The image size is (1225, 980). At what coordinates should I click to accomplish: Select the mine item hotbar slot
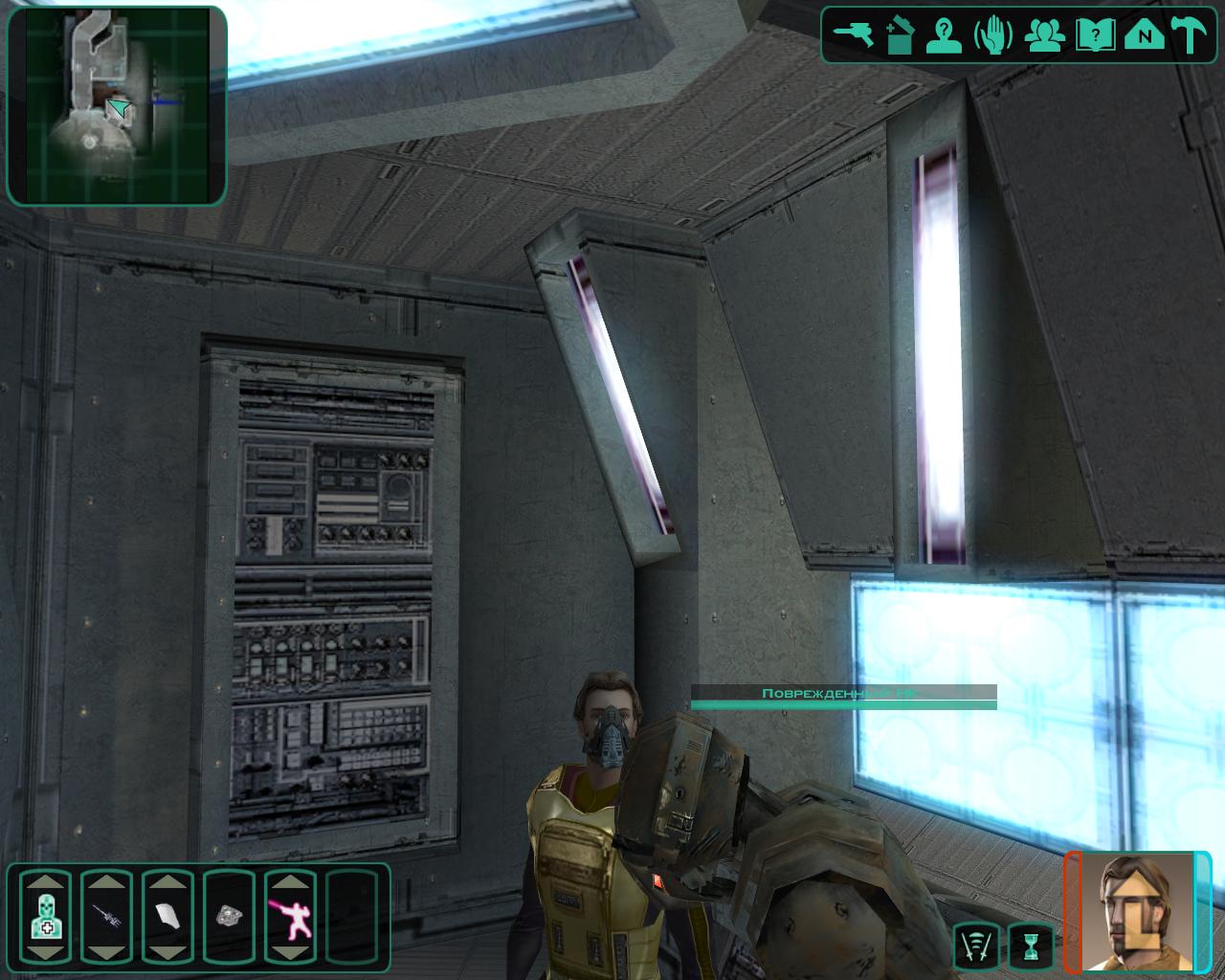229,916
